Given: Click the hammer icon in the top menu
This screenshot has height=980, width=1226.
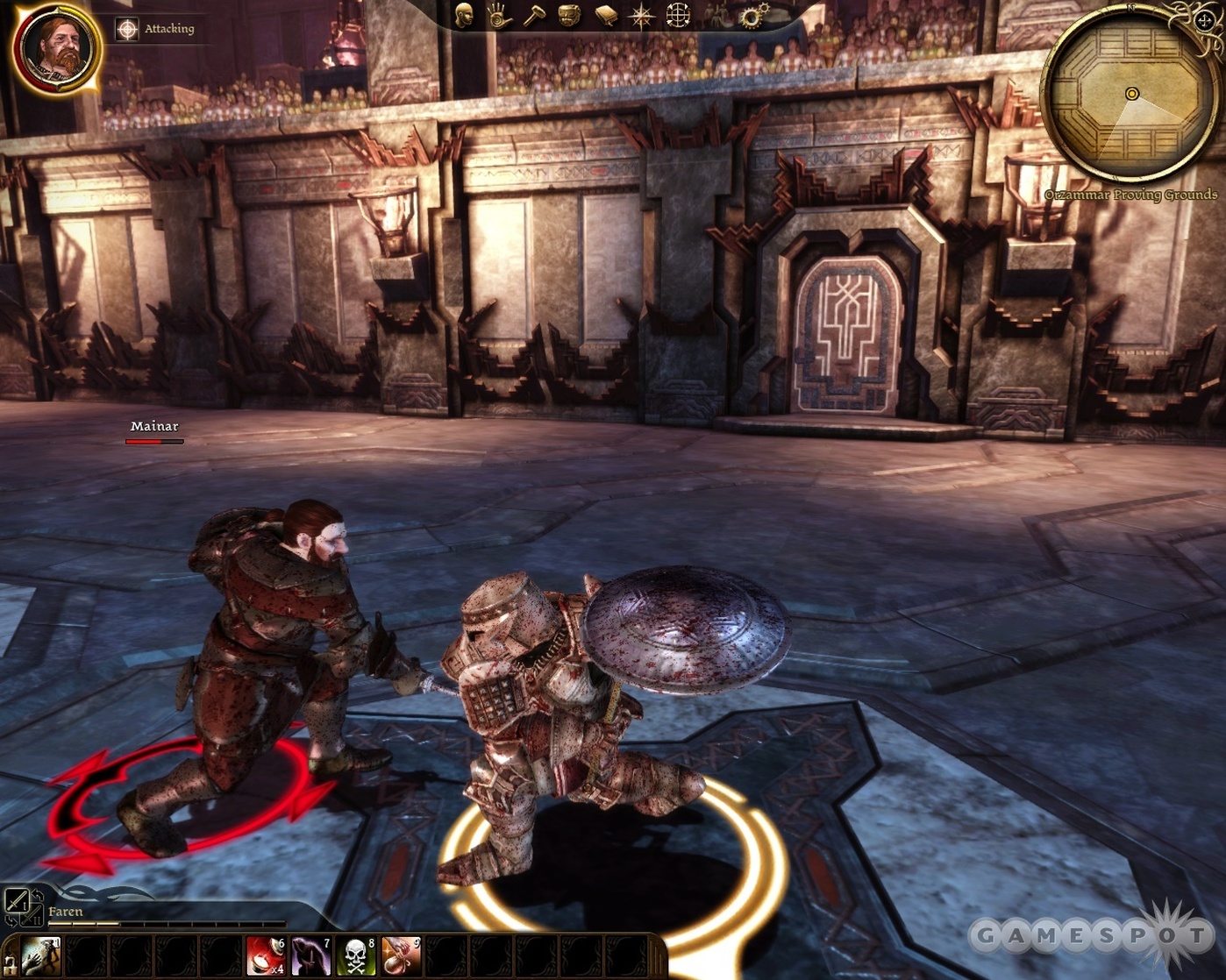Looking at the screenshot, I should click(534, 15).
